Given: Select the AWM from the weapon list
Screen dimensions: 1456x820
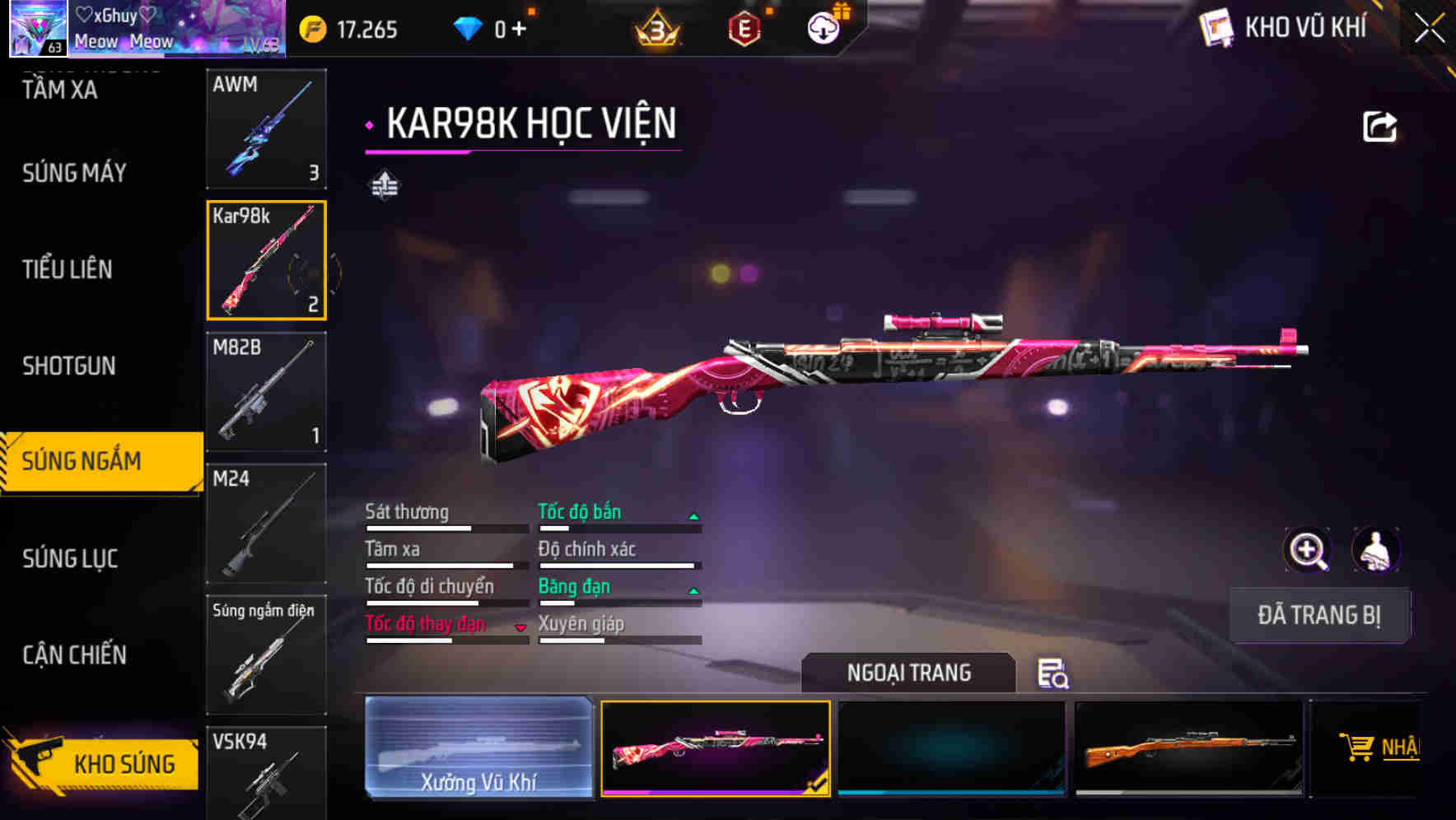Looking at the screenshot, I should 266,129.
